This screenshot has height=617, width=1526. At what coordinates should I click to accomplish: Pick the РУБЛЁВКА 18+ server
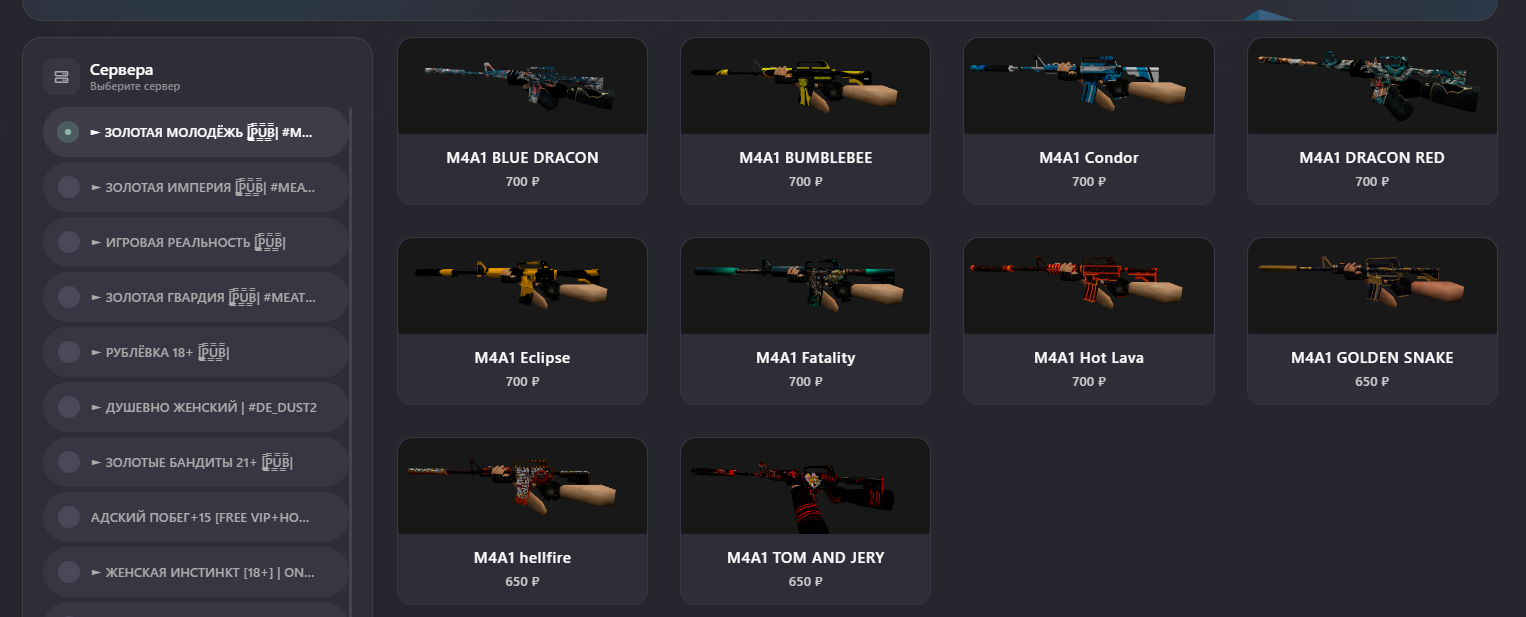[x=196, y=352]
